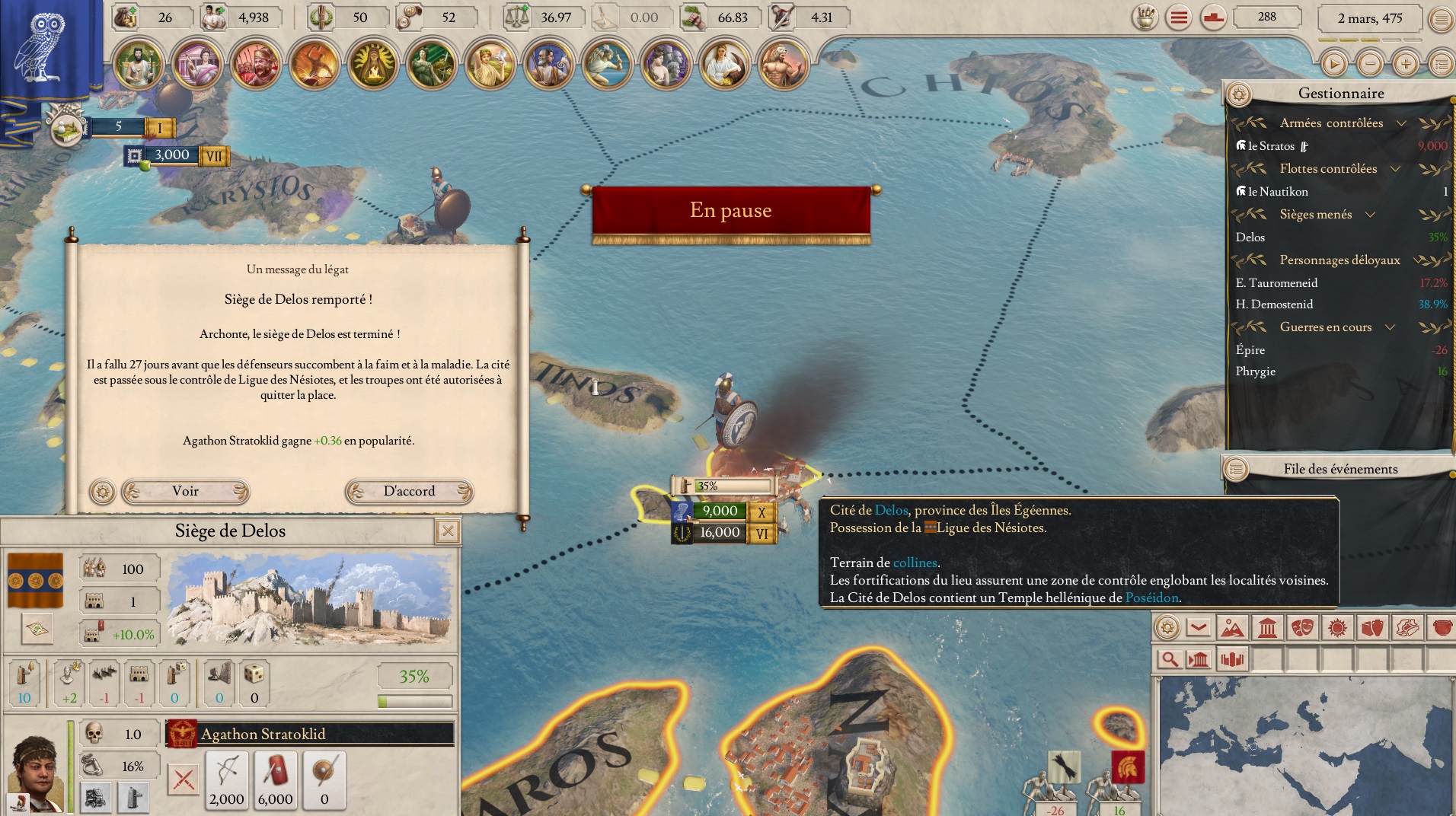Close the Siège de Delos panel
This screenshot has width=1456, height=816.
coord(448,531)
